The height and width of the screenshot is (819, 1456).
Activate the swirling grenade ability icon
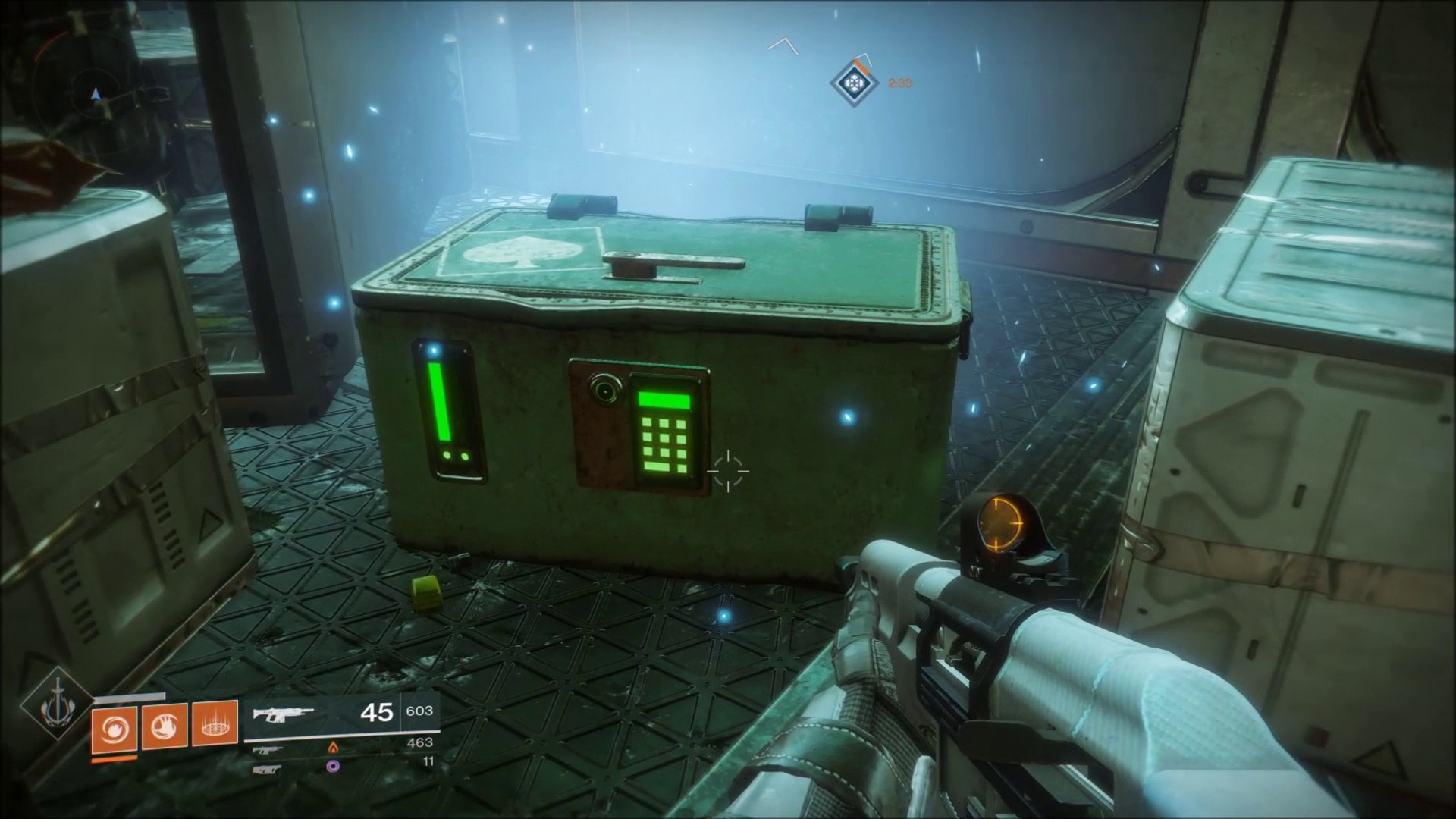tap(114, 727)
